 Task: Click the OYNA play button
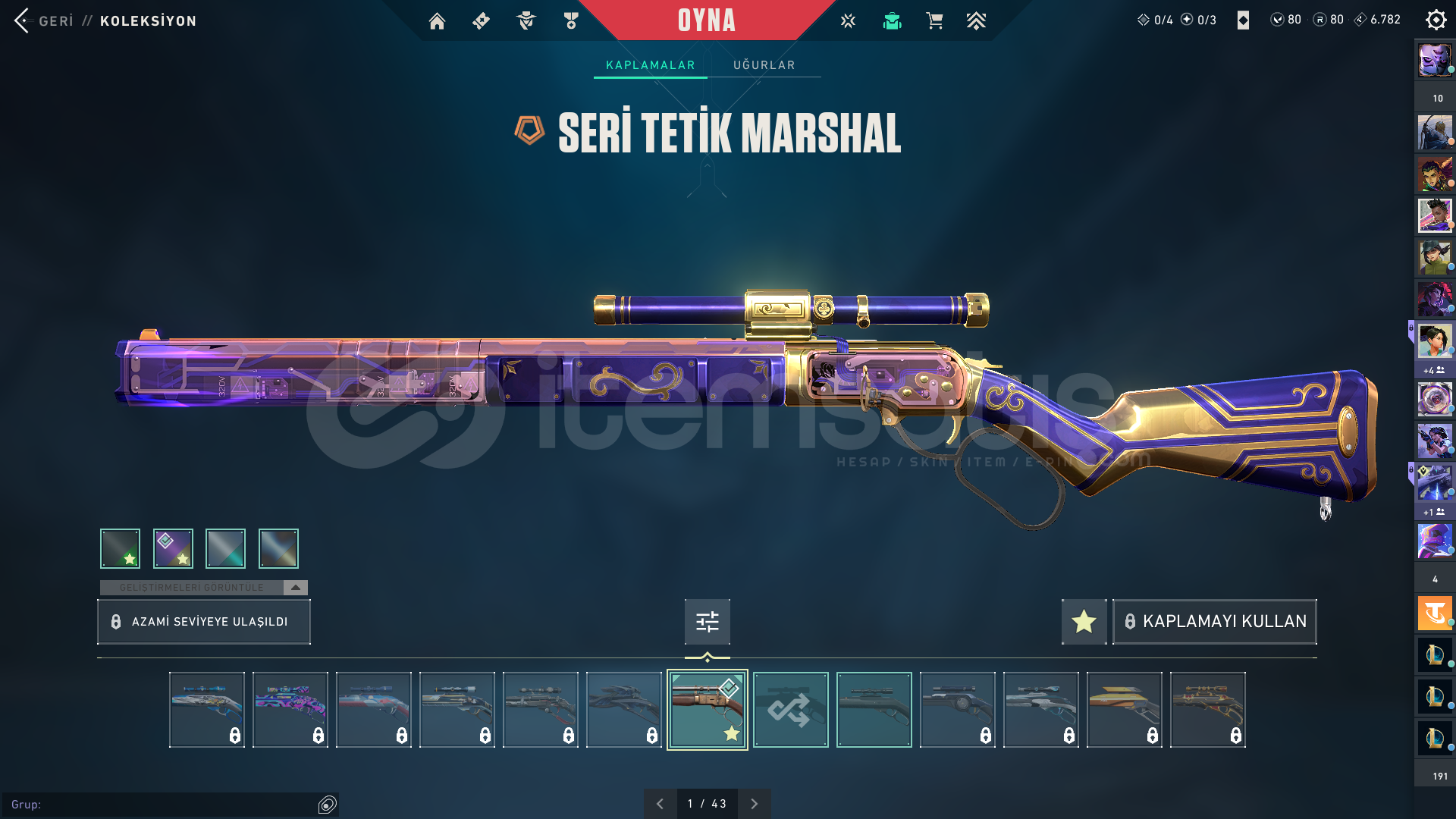tap(706, 20)
